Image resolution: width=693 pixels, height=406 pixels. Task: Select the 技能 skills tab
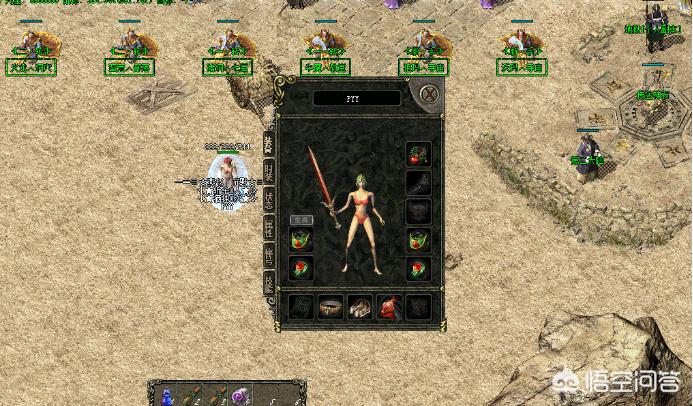(268, 283)
